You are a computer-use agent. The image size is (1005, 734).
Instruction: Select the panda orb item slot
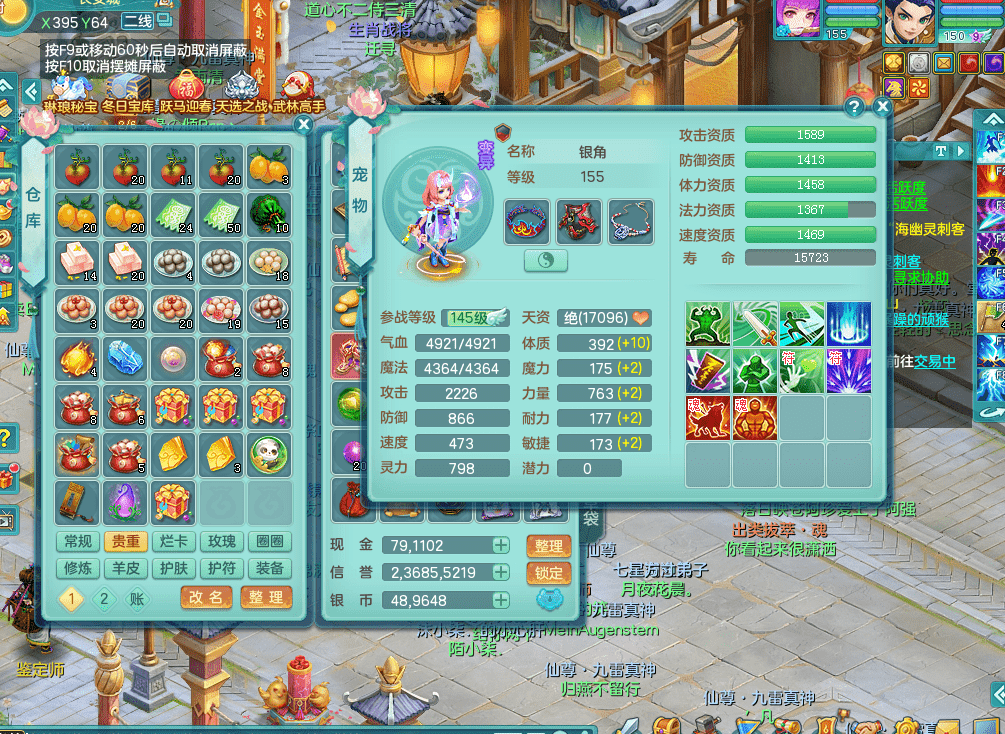tap(269, 453)
